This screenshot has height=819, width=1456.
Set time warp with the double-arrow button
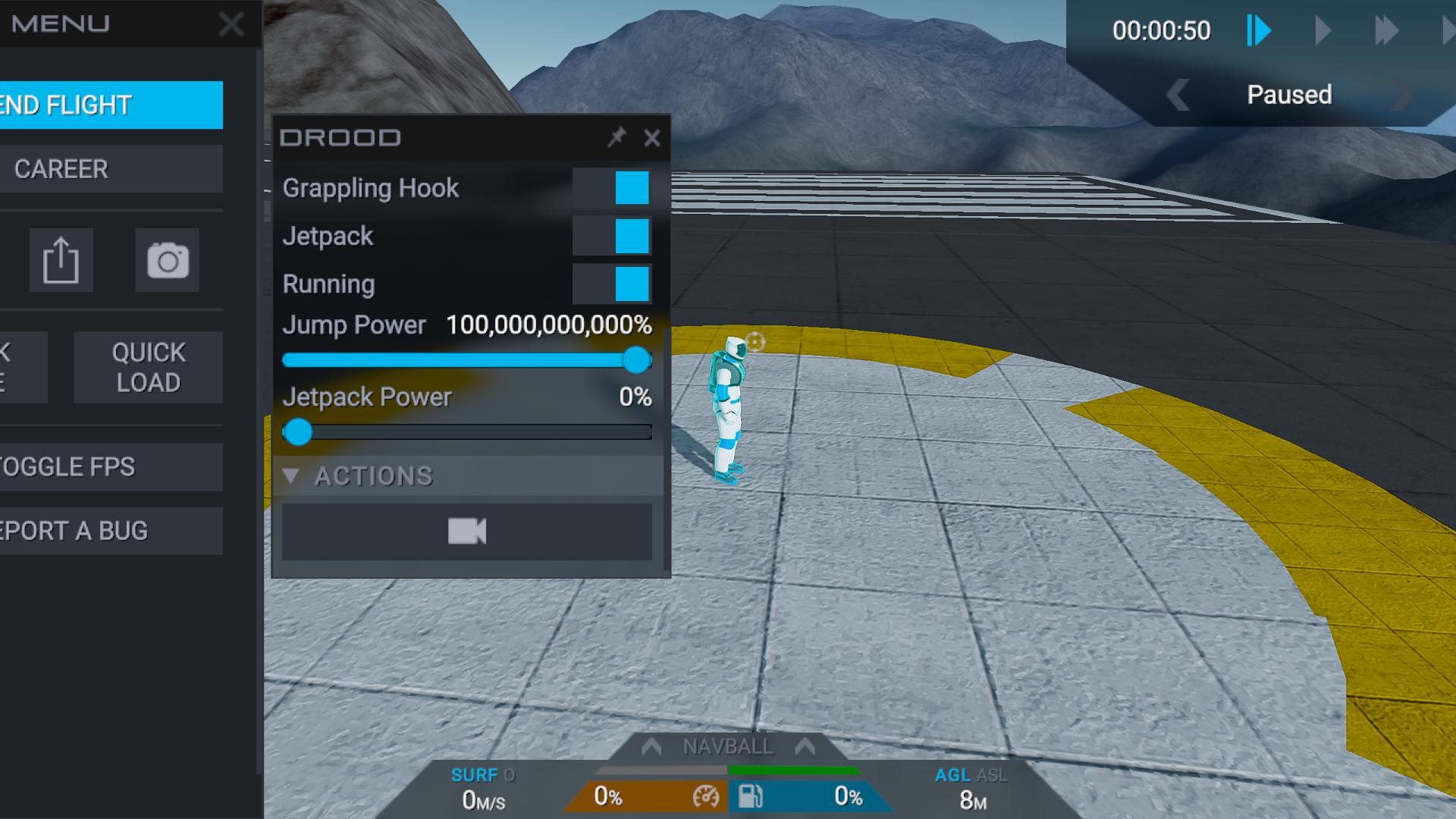(1386, 31)
